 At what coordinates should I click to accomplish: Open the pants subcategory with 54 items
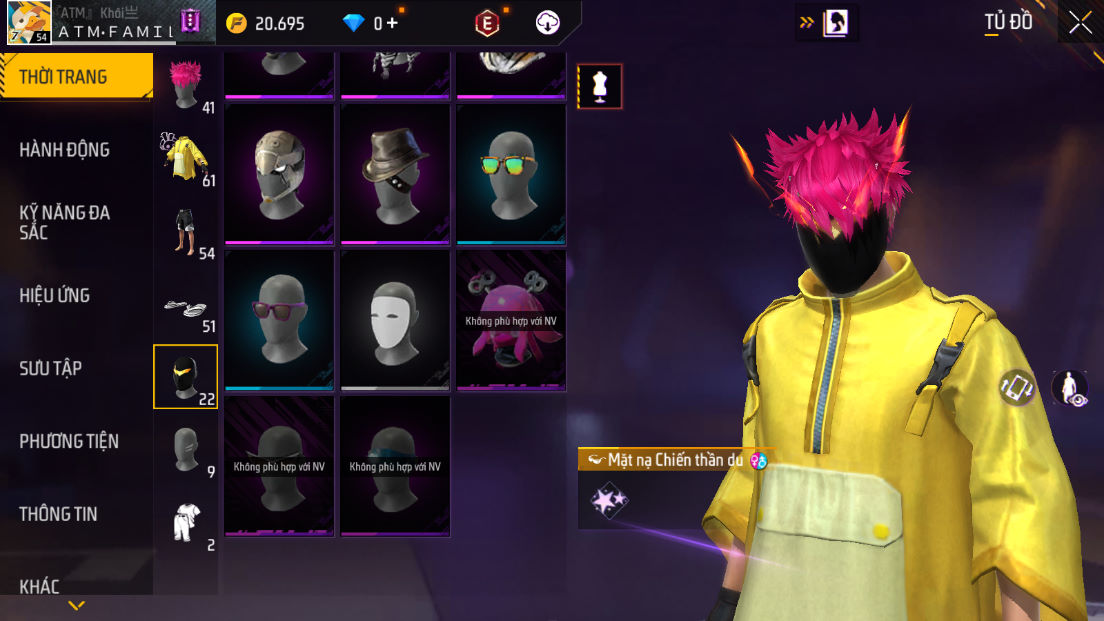point(186,232)
